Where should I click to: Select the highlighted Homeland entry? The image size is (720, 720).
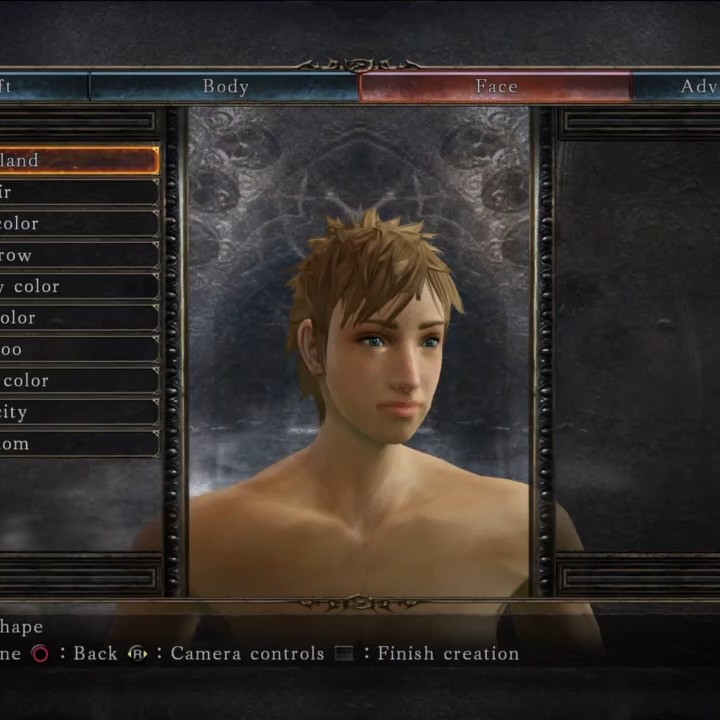[78, 160]
